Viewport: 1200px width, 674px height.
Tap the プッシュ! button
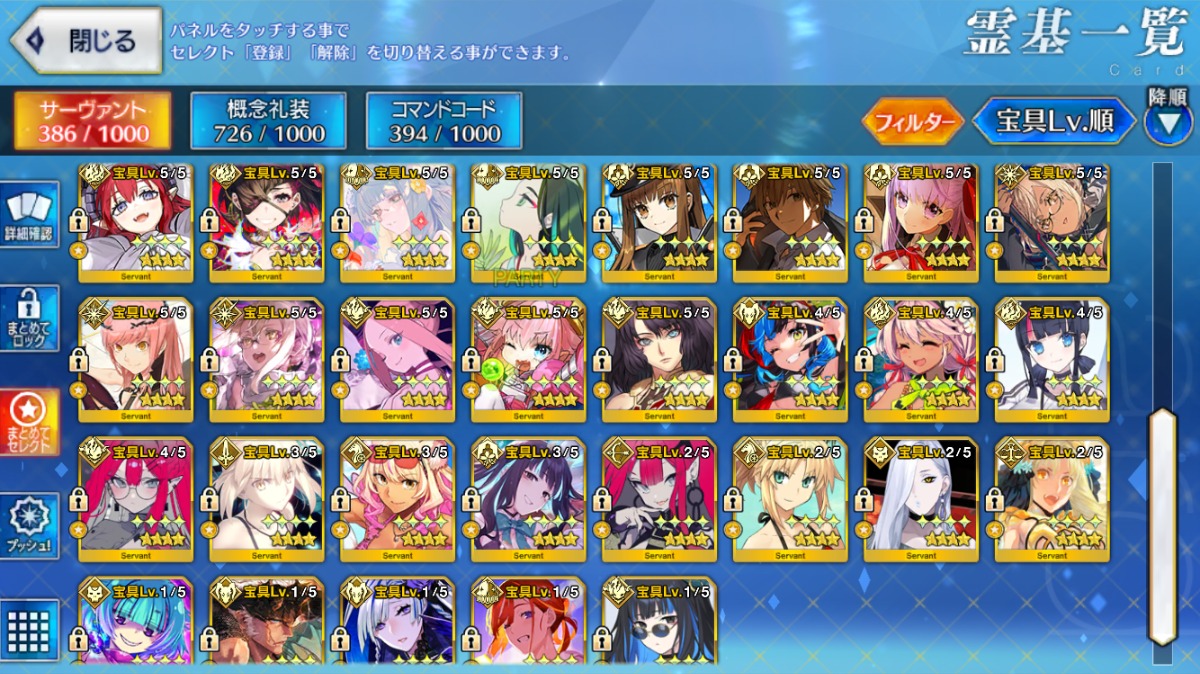pyautogui.click(x=31, y=526)
